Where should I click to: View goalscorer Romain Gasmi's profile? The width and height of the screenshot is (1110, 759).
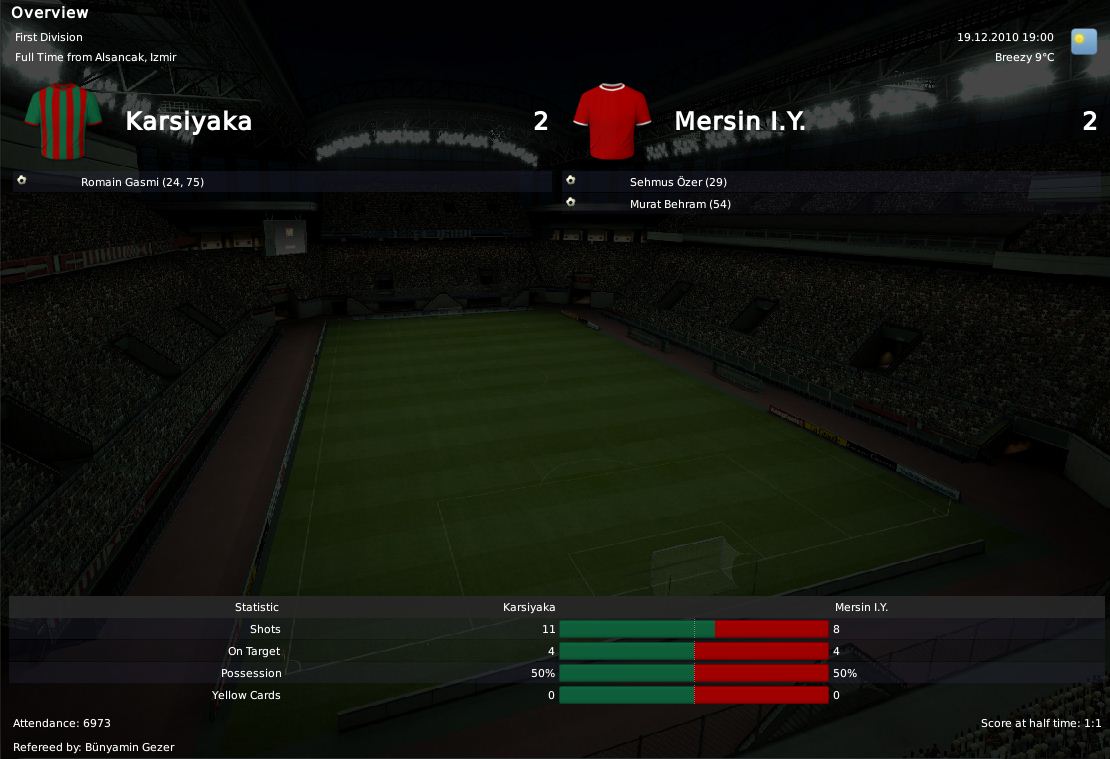142,182
